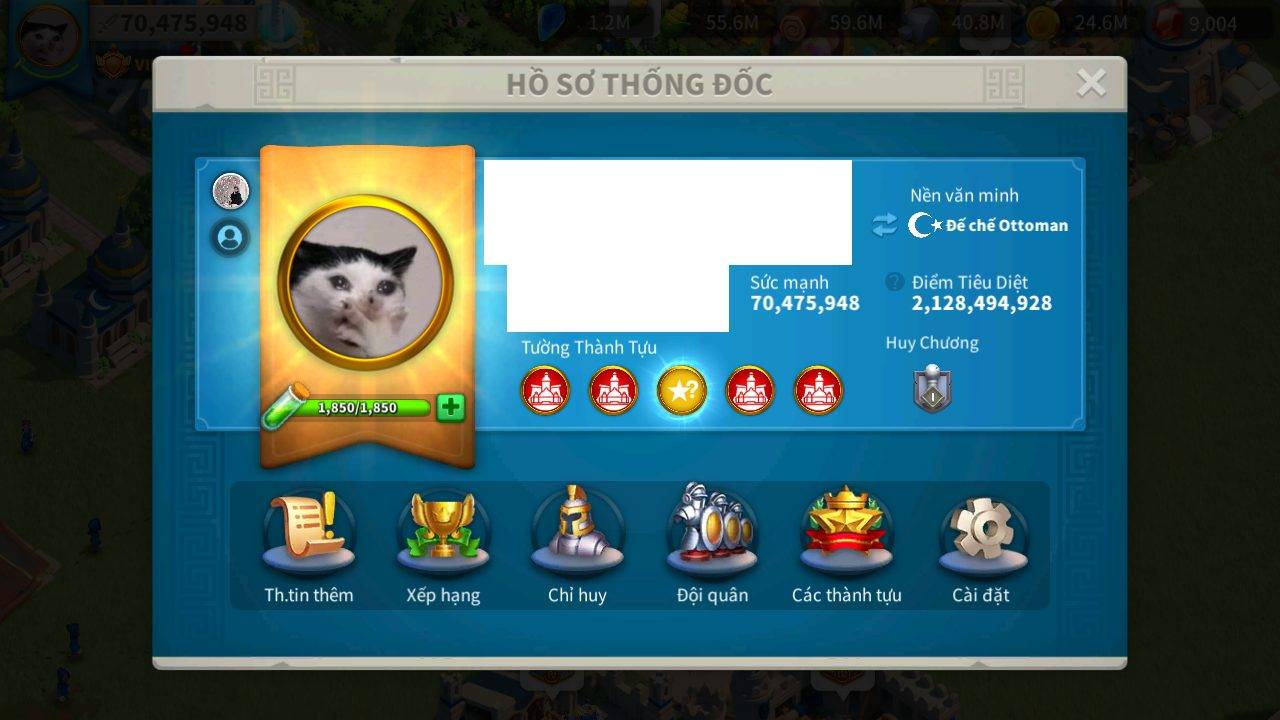Viewport: 1280px width, 720px height.
Task: Open the blue person silhouette icon
Action: [x=231, y=238]
